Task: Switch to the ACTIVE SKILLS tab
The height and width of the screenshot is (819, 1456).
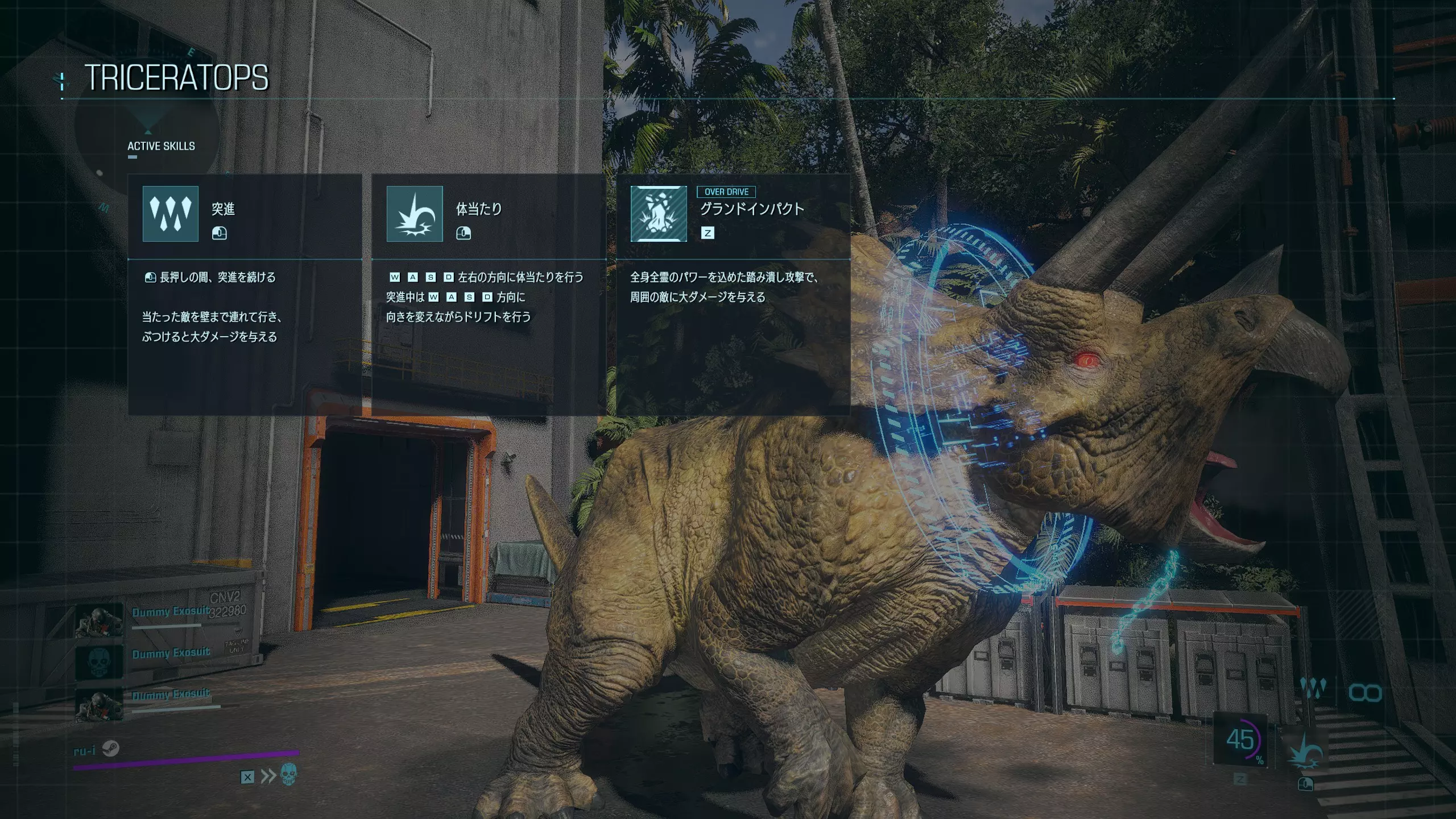Action: (x=161, y=146)
